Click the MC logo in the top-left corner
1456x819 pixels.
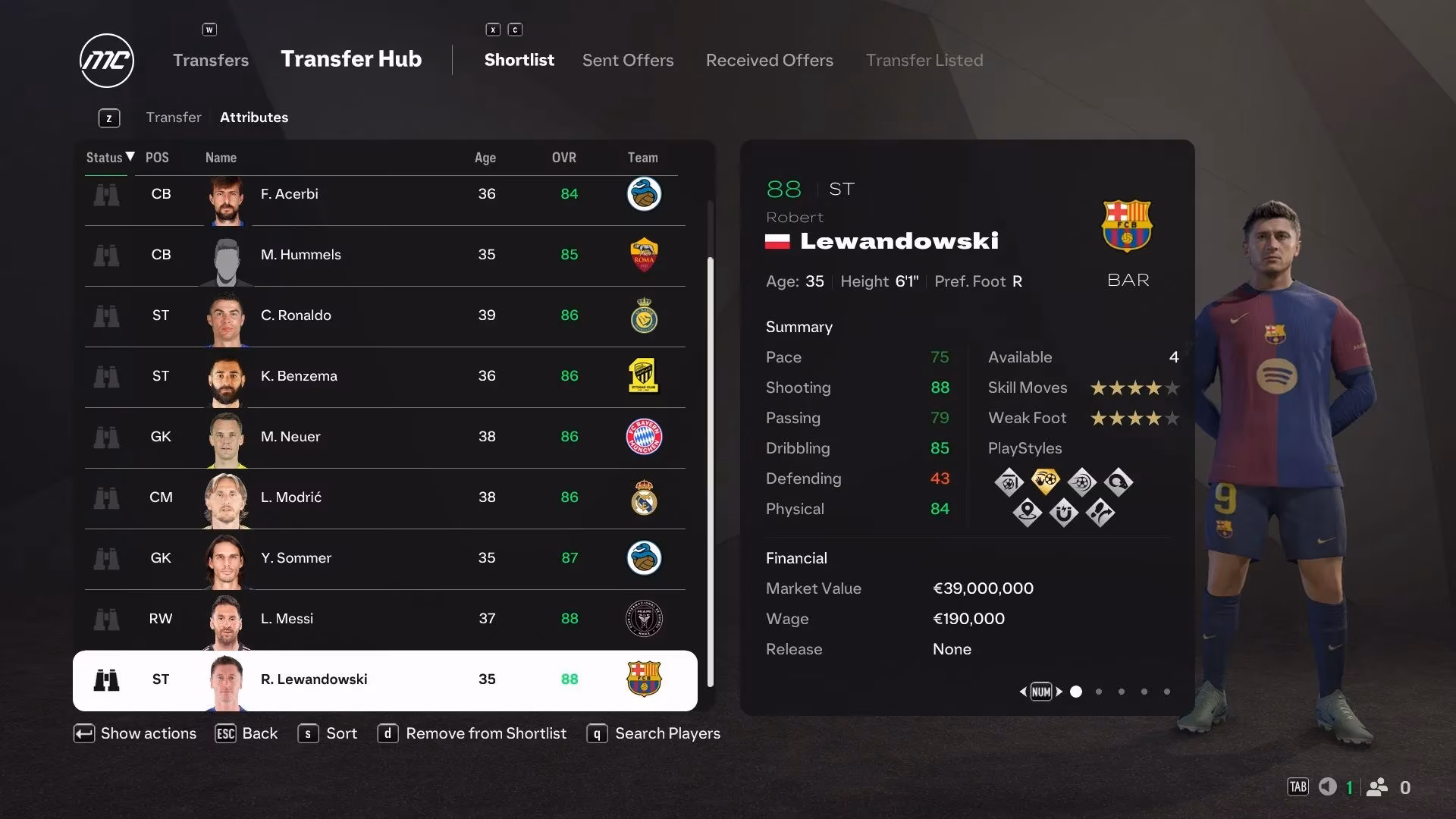pyautogui.click(x=106, y=61)
